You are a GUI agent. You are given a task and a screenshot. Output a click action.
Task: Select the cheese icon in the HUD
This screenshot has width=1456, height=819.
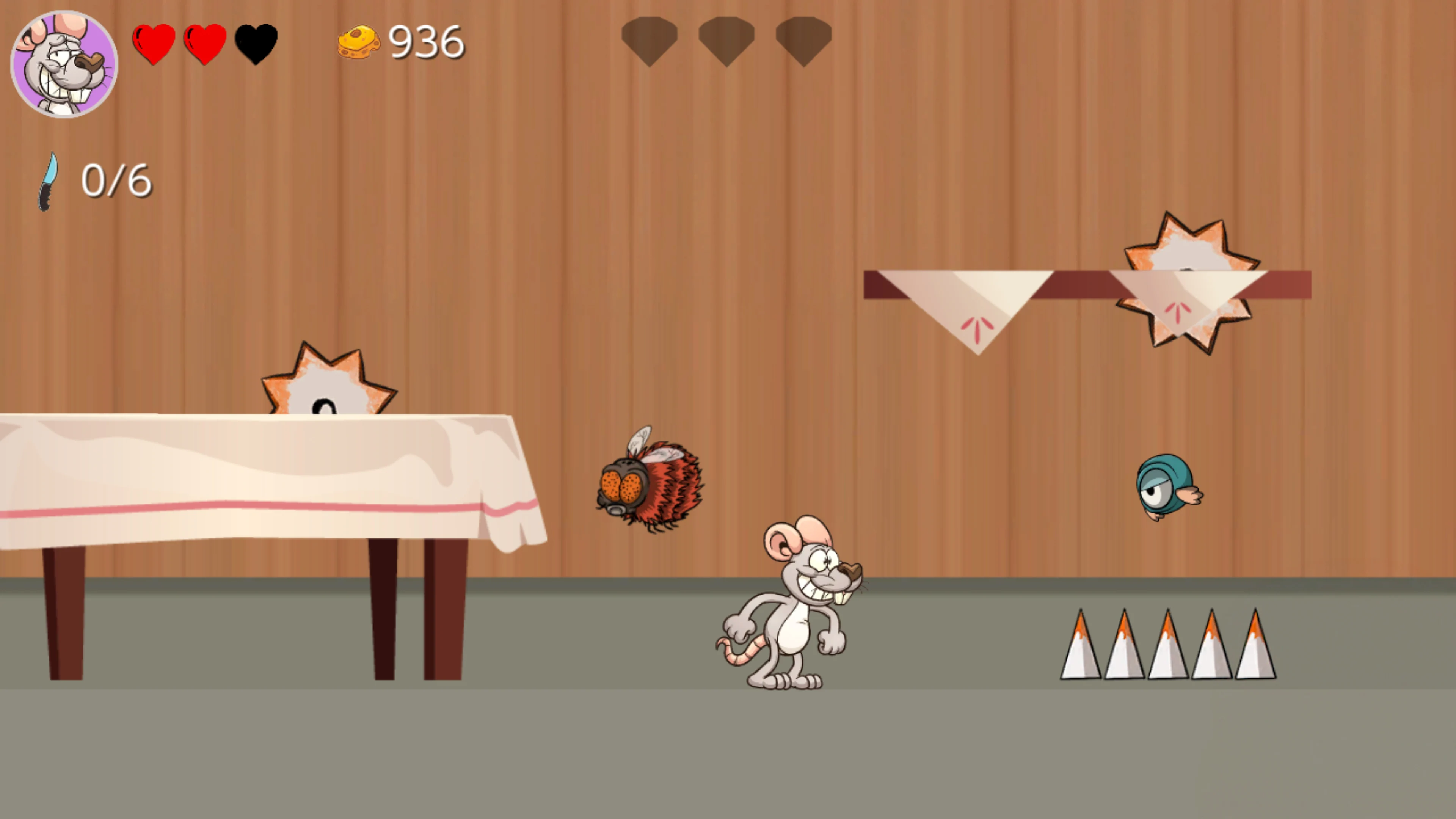tap(359, 41)
